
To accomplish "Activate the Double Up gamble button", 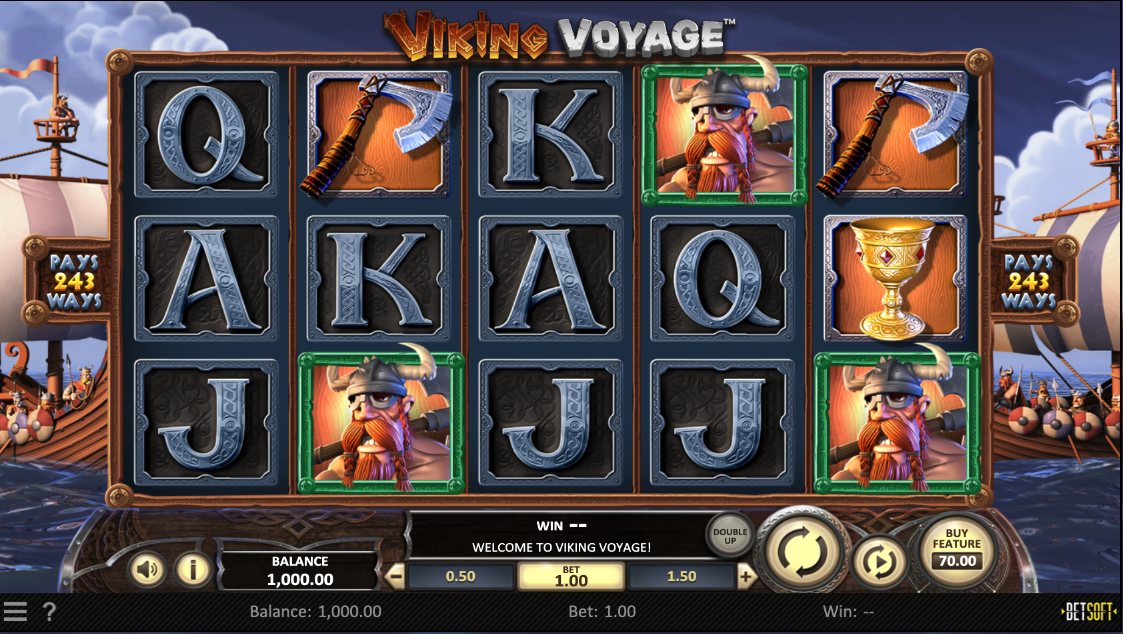I will click(729, 534).
